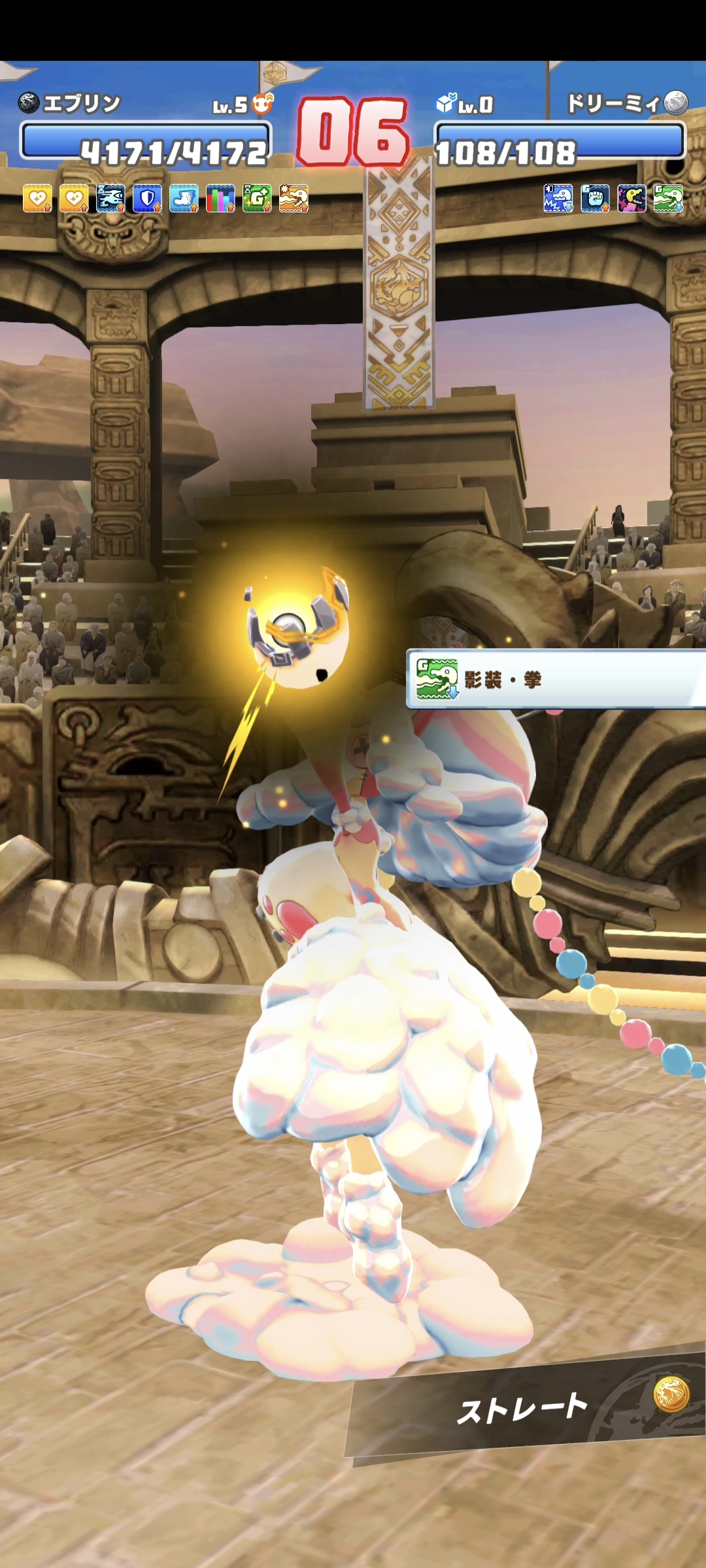Image resolution: width=706 pixels, height=1568 pixels.
Task: Tap the colored bar chart buff icon
Action: (x=220, y=199)
